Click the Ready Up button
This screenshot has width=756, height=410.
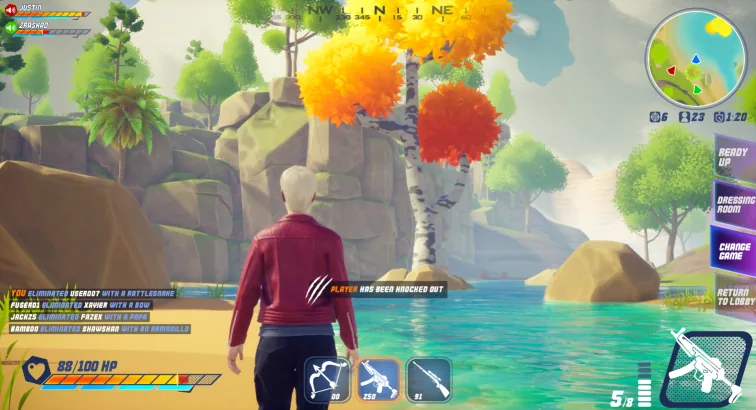[735, 157]
